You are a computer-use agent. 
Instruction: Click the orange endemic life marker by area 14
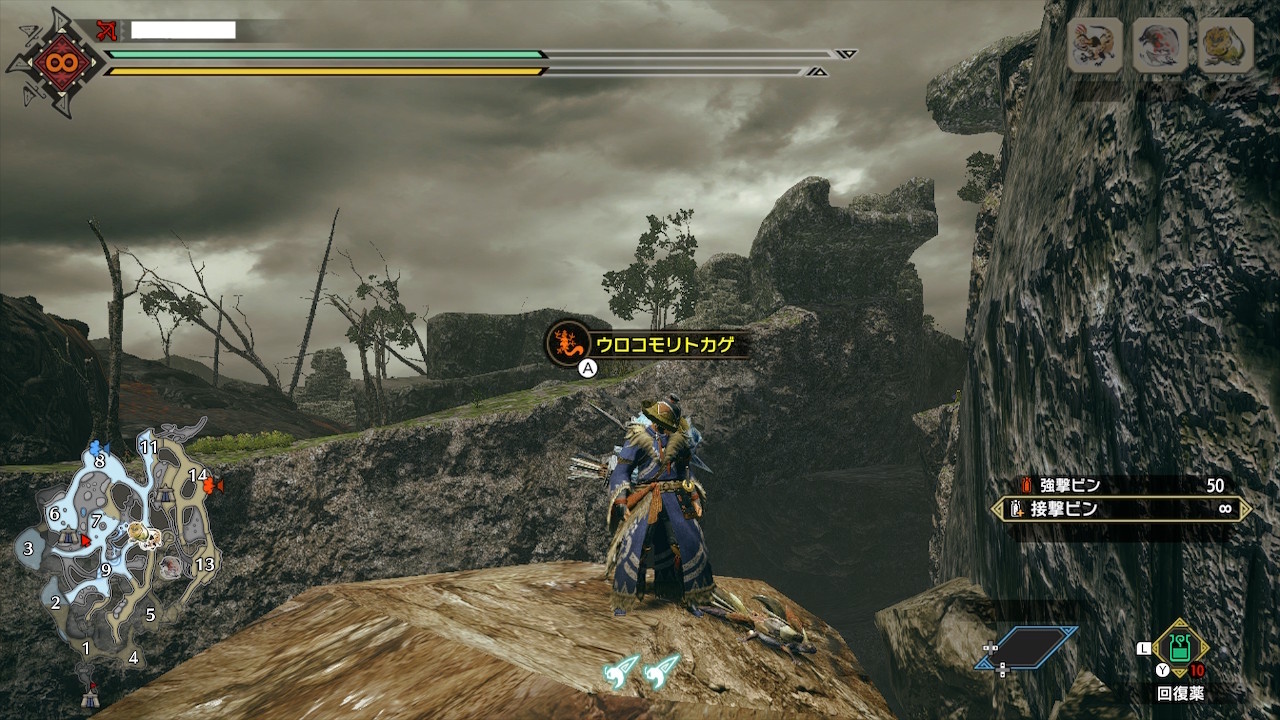point(211,485)
